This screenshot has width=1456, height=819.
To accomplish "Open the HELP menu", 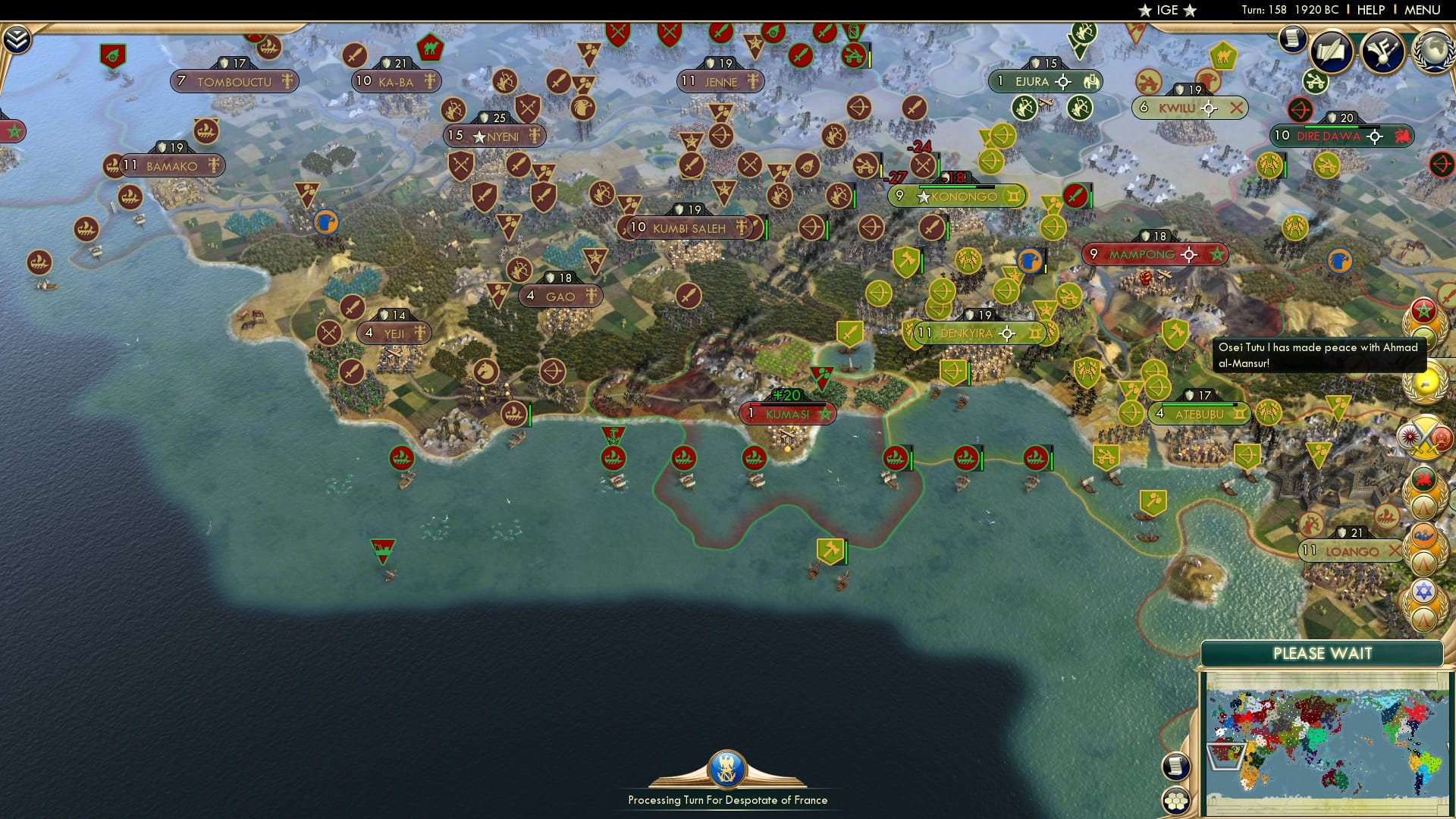I will (1370, 10).
